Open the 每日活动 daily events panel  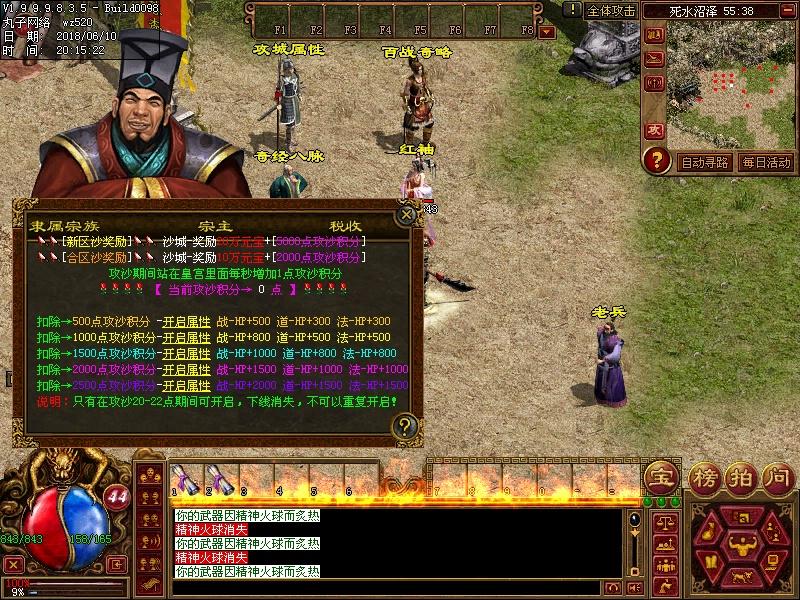[x=766, y=162]
